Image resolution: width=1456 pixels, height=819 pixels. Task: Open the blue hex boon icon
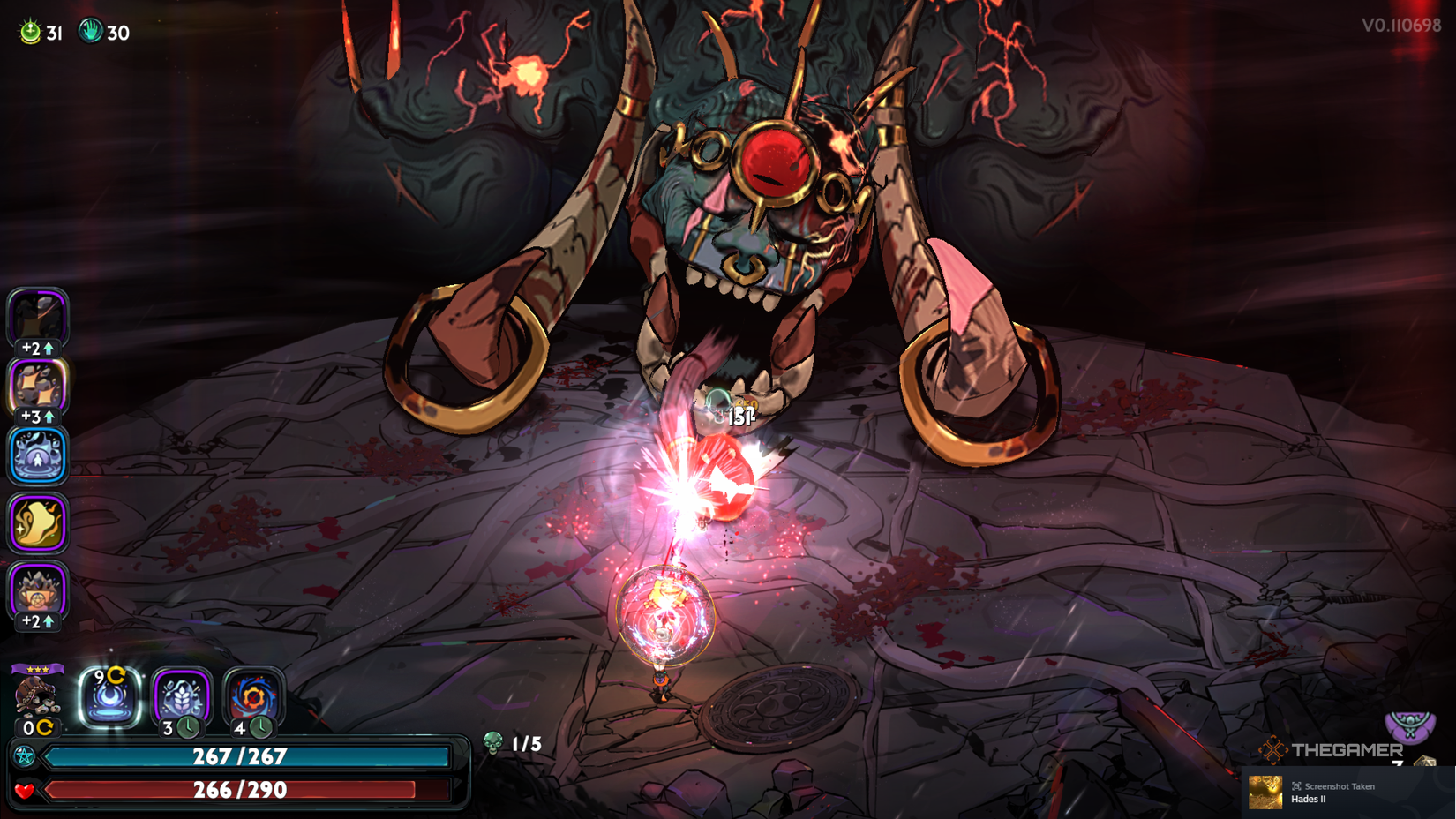pos(37,455)
